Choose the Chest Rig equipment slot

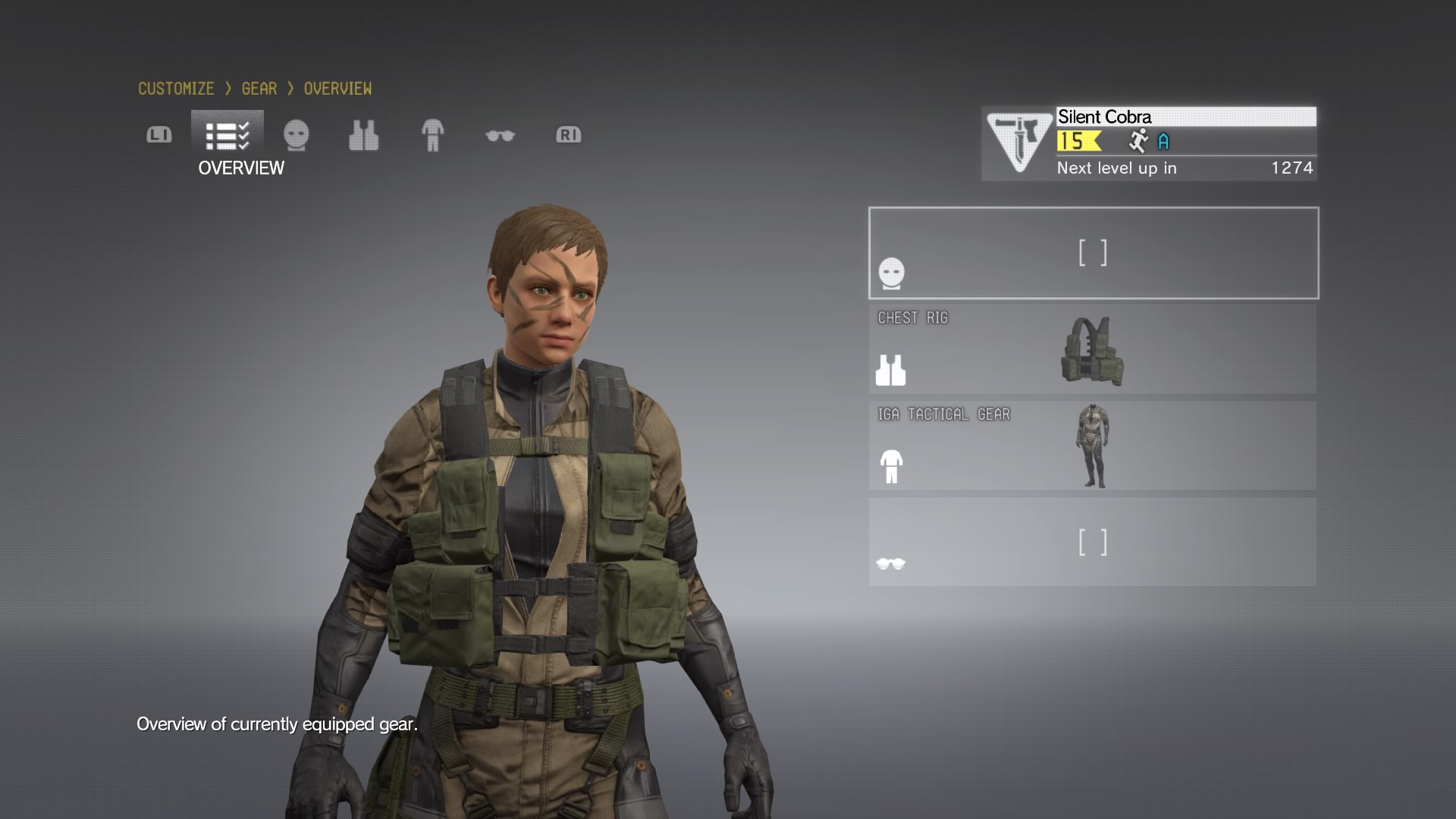coord(1093,350)
